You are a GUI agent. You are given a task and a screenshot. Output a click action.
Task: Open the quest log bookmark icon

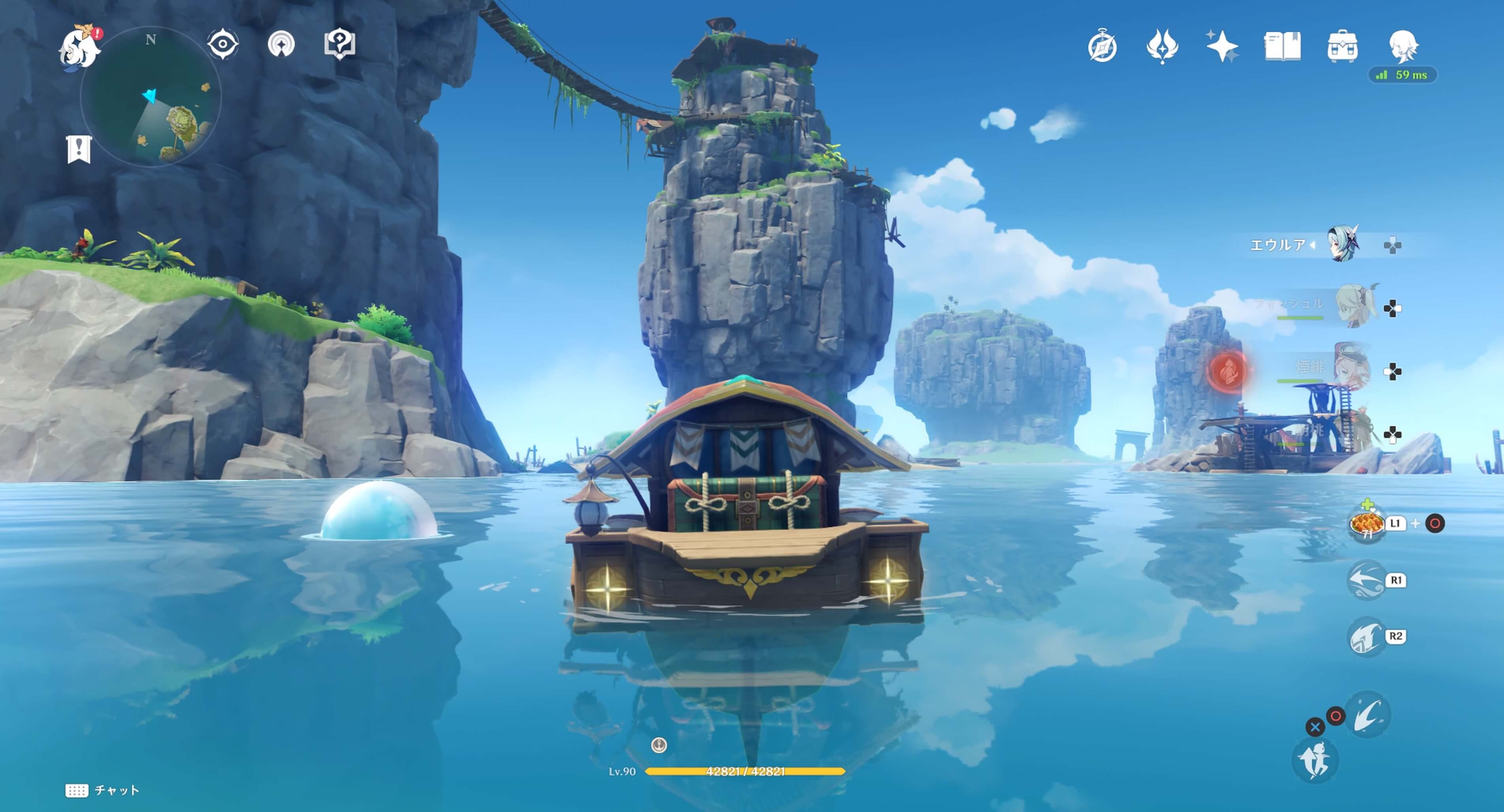pyautogui.click(x=79, y=149)
